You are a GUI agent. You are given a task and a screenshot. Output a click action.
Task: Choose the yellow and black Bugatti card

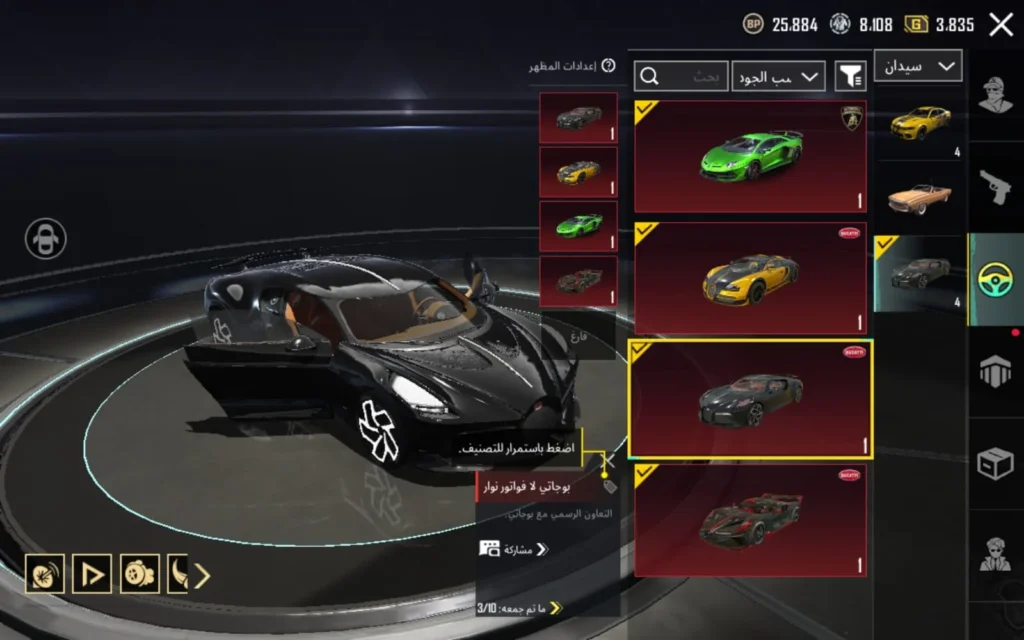pyautogui.click(x=750, y=278)
